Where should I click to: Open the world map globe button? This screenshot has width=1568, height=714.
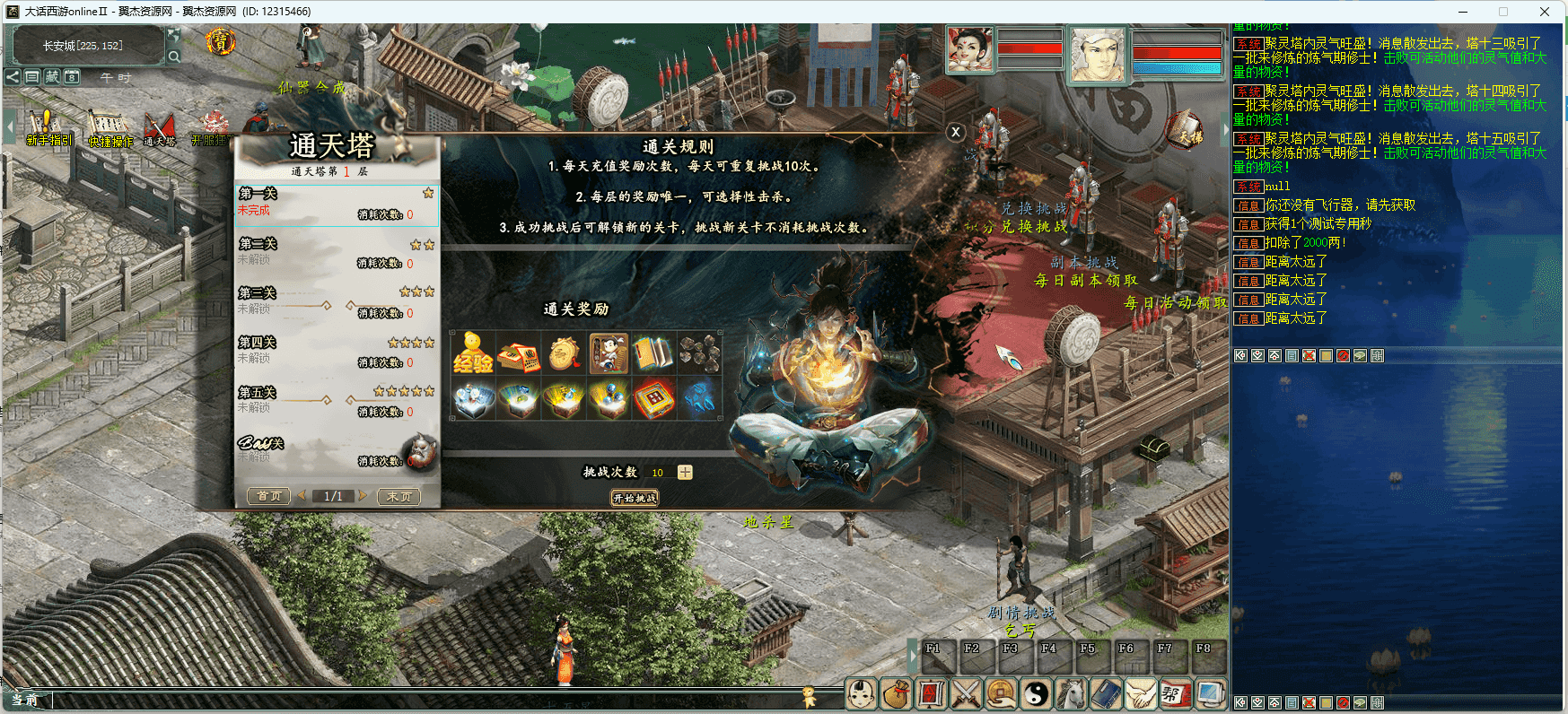click(x=174, y=35)
